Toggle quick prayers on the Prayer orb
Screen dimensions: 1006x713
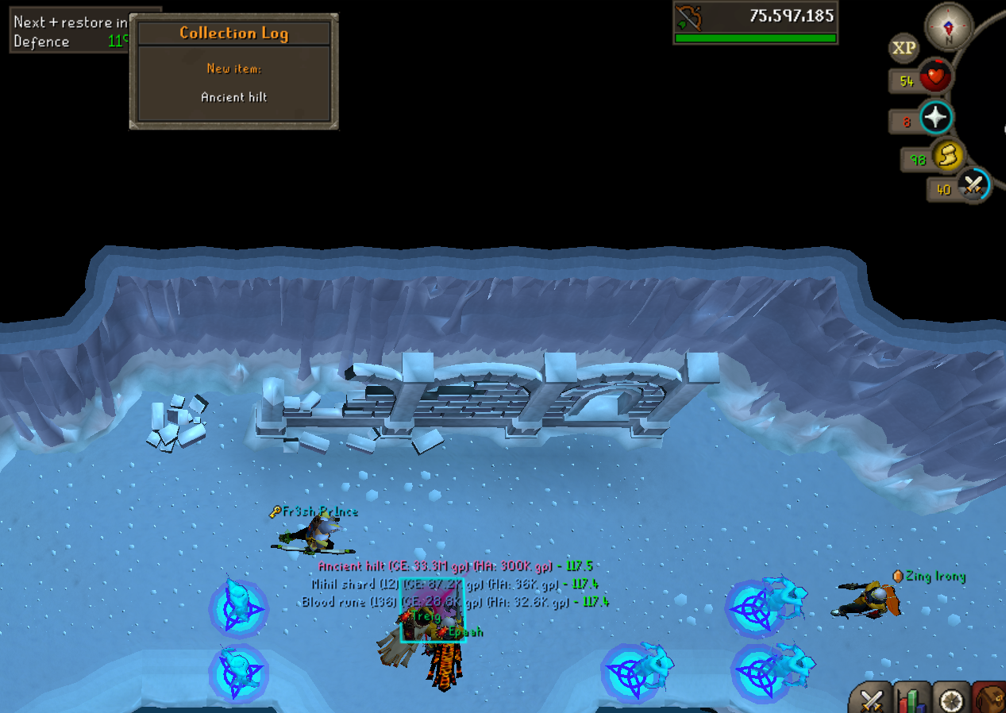935,119
